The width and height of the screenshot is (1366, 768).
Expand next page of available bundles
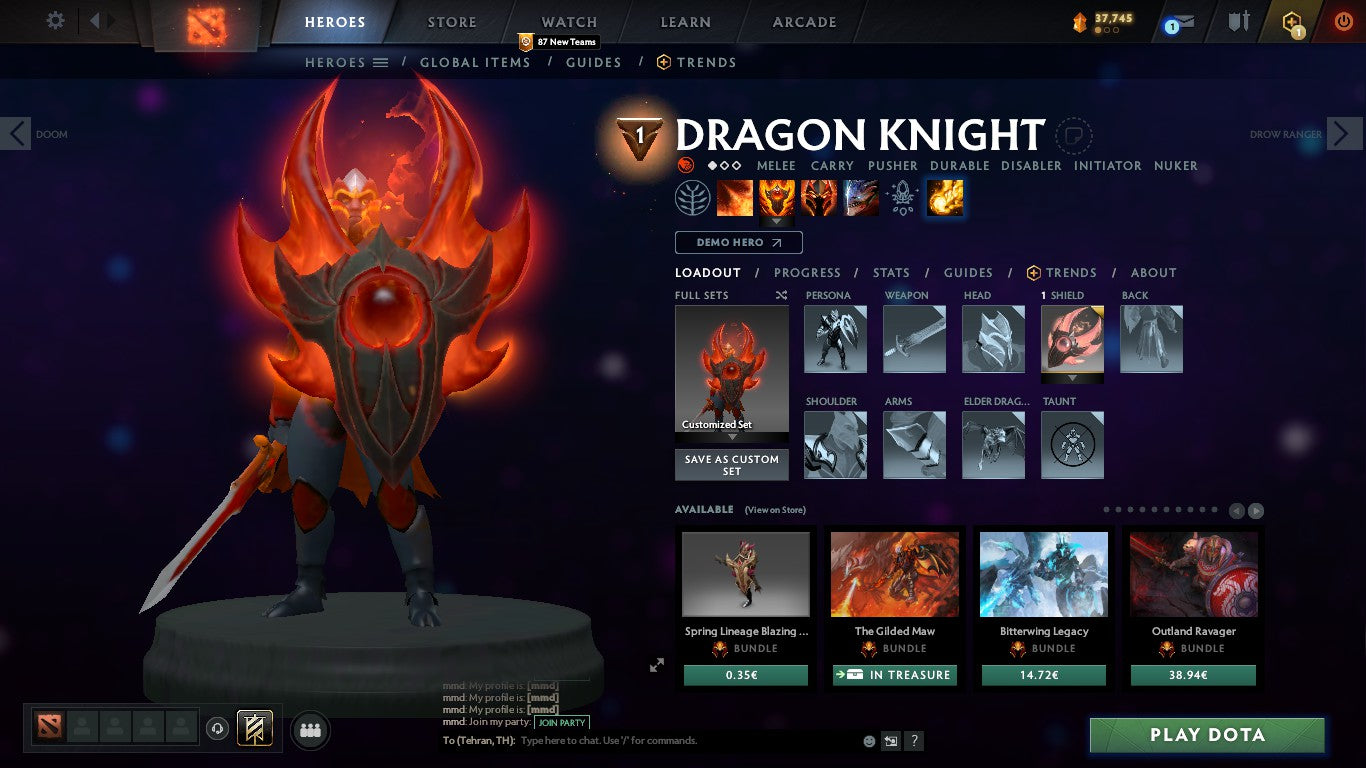[1256, 510]
